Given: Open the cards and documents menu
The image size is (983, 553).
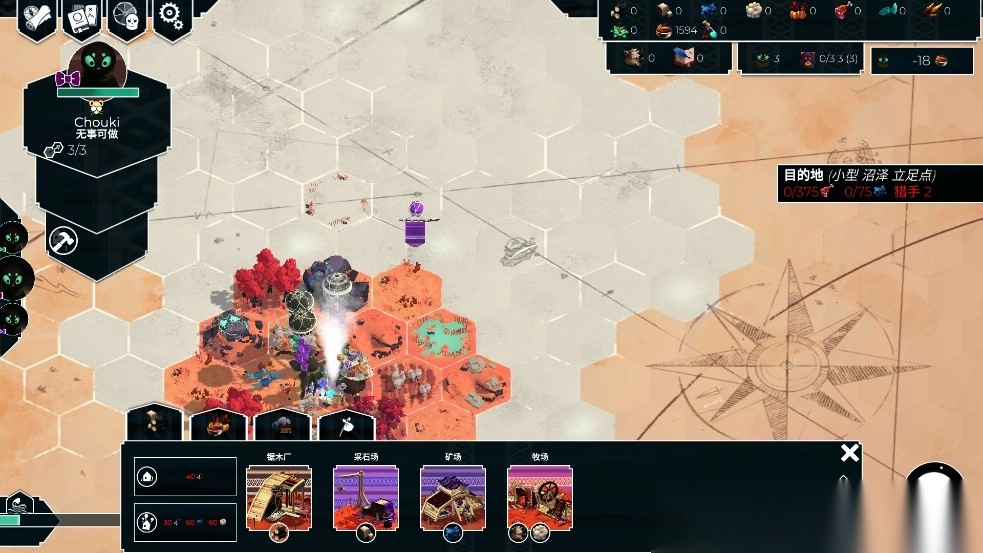Looking at the screenshot, I should [82, 17].
